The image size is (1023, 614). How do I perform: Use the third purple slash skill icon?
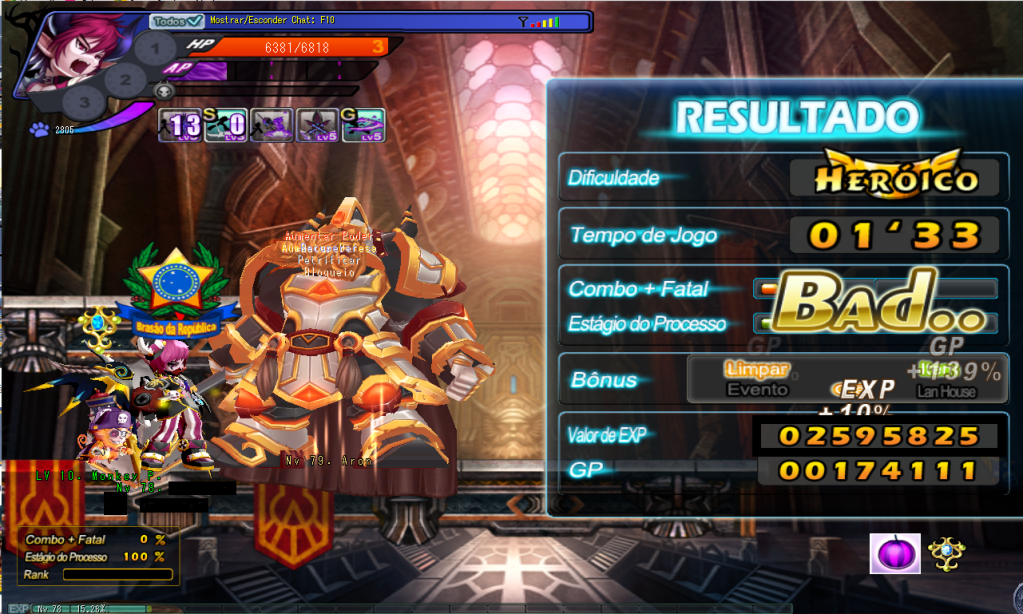tap(271, 126)
